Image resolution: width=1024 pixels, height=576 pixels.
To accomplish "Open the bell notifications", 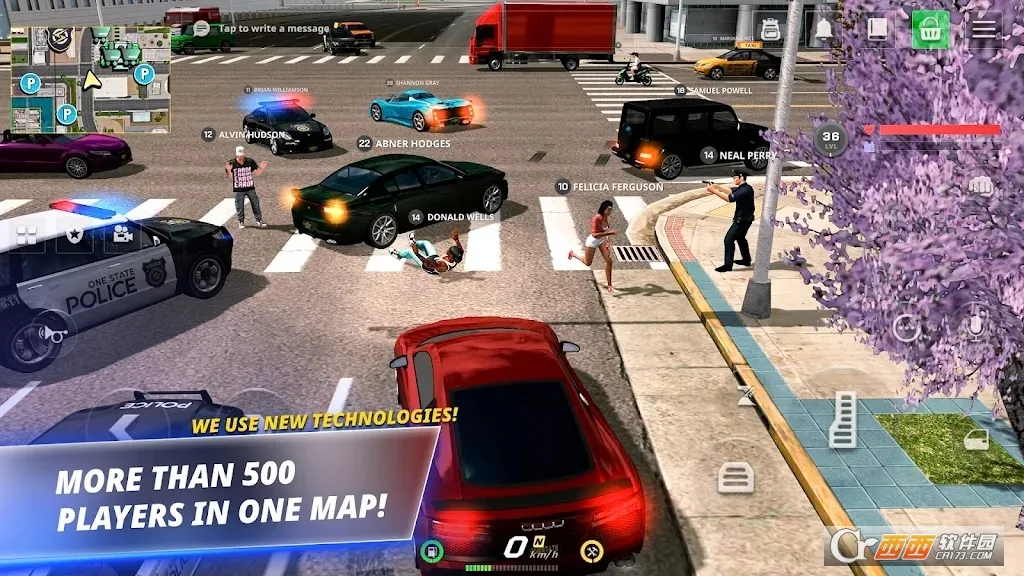I will tap(824, 30).
